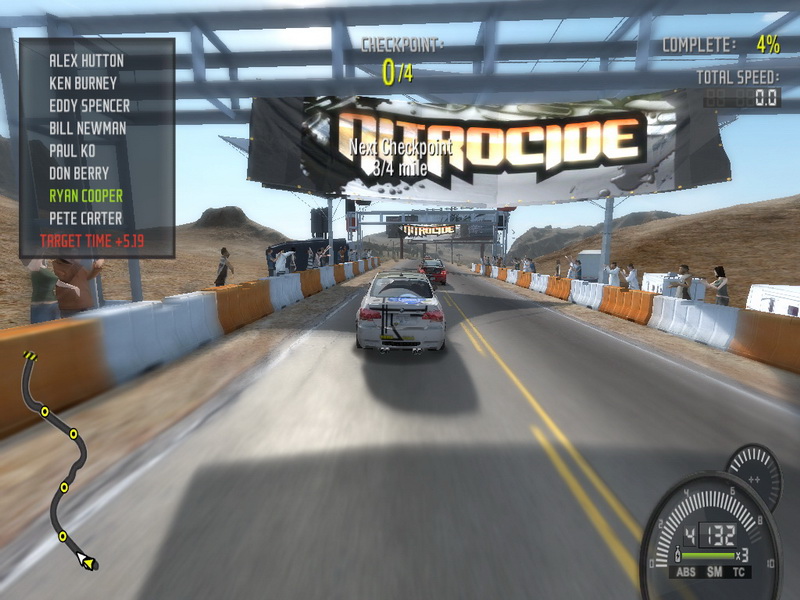
Task: Open the track route minimap
Action: [57, 460]
